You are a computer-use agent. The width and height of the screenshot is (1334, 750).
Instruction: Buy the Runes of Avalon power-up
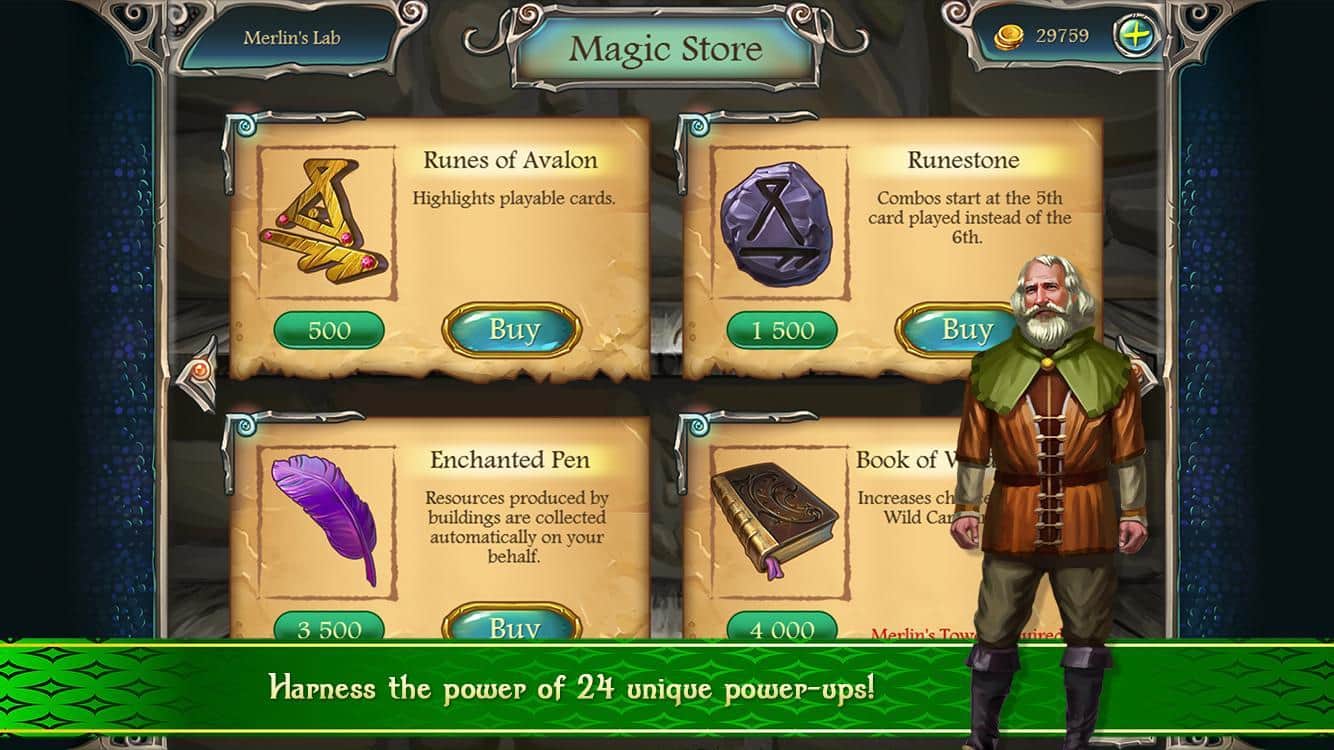click(x=513, y=329)
